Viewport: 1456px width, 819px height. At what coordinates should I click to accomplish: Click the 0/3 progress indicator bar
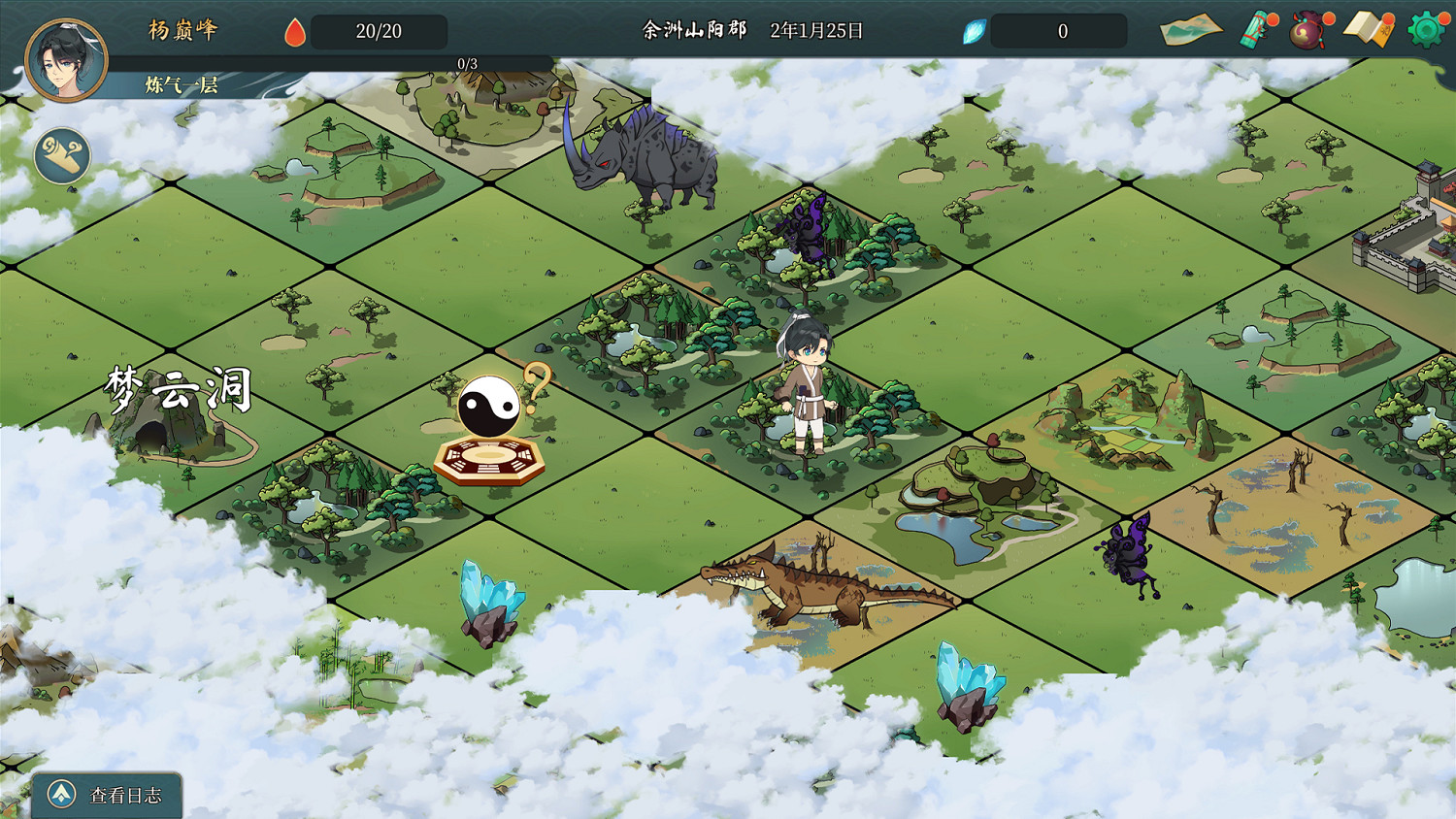pyautogui.click(x=467, y=60)
